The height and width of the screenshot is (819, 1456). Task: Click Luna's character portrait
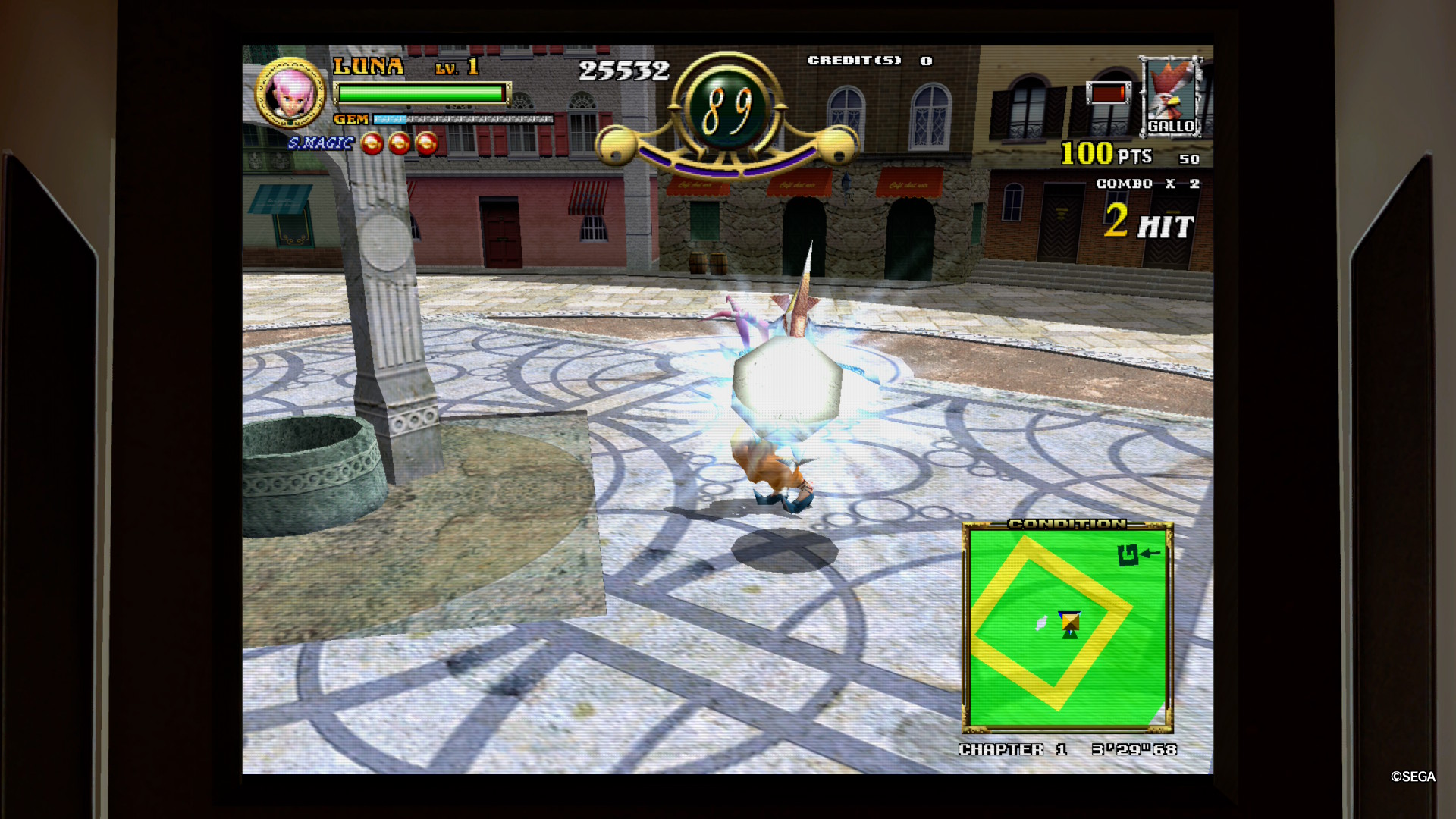click(x=290, y=93)
